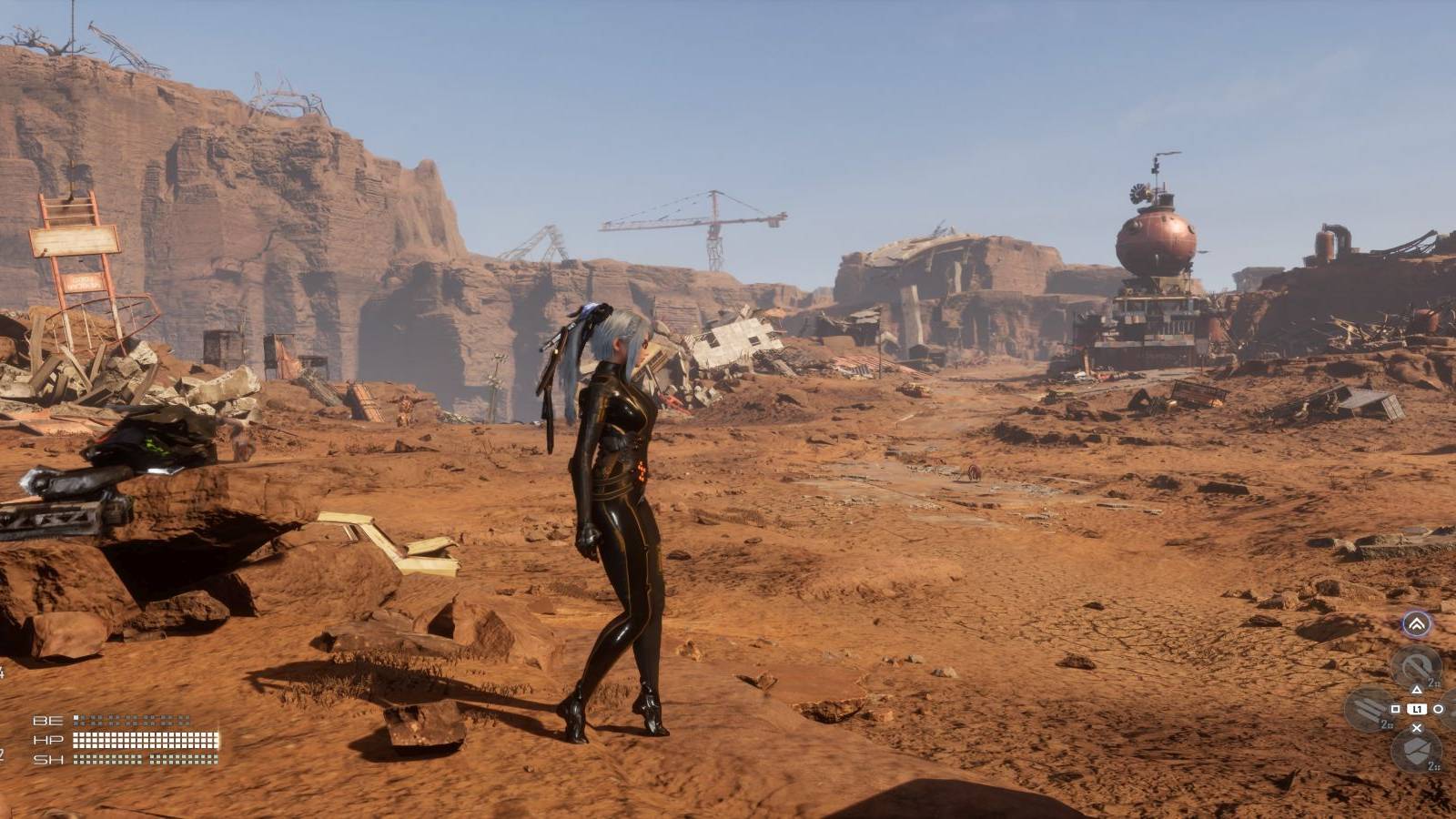Click the Circle button prompt in the item wheel

click(x=1438, y=710)
